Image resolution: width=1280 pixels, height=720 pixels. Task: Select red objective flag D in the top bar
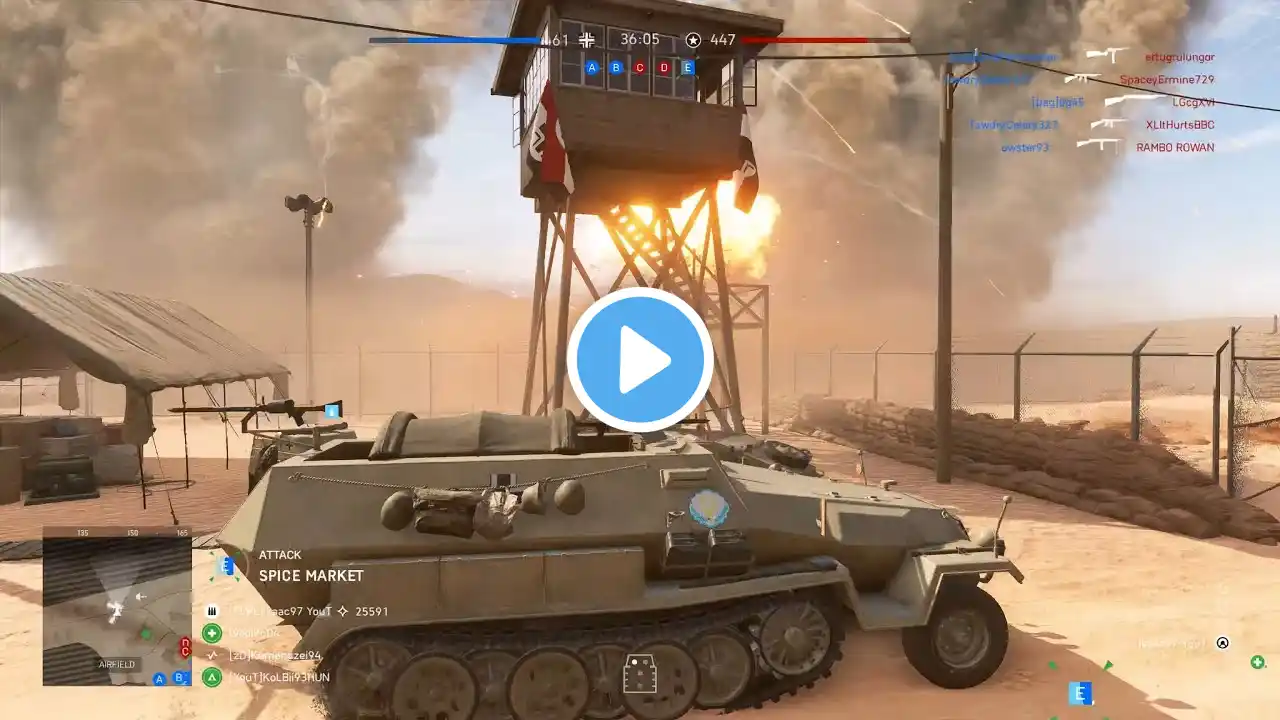pyautogui.click(x=664, y=68)
